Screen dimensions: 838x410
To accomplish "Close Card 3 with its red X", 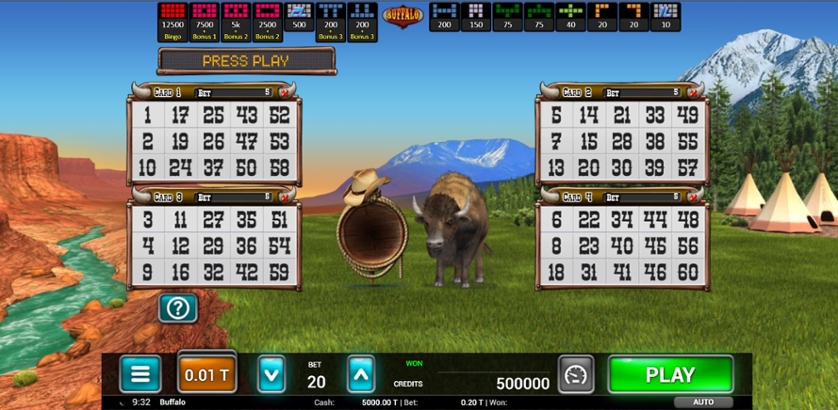I will (284, 197).
